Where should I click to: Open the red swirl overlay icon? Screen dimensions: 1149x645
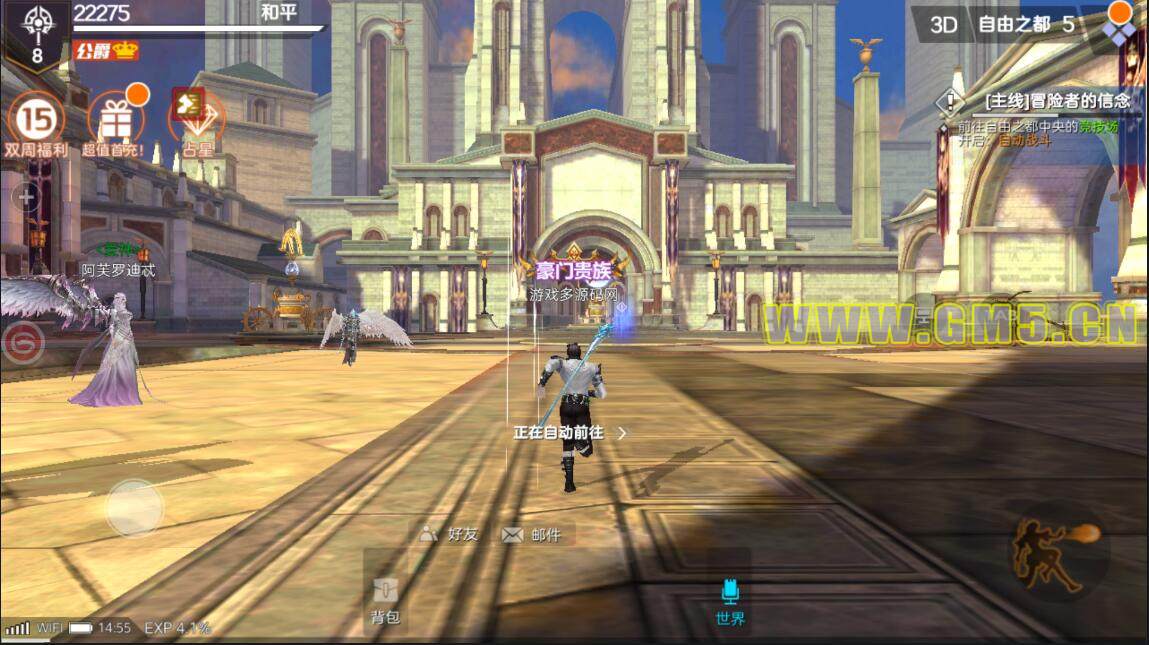[21, 346]
